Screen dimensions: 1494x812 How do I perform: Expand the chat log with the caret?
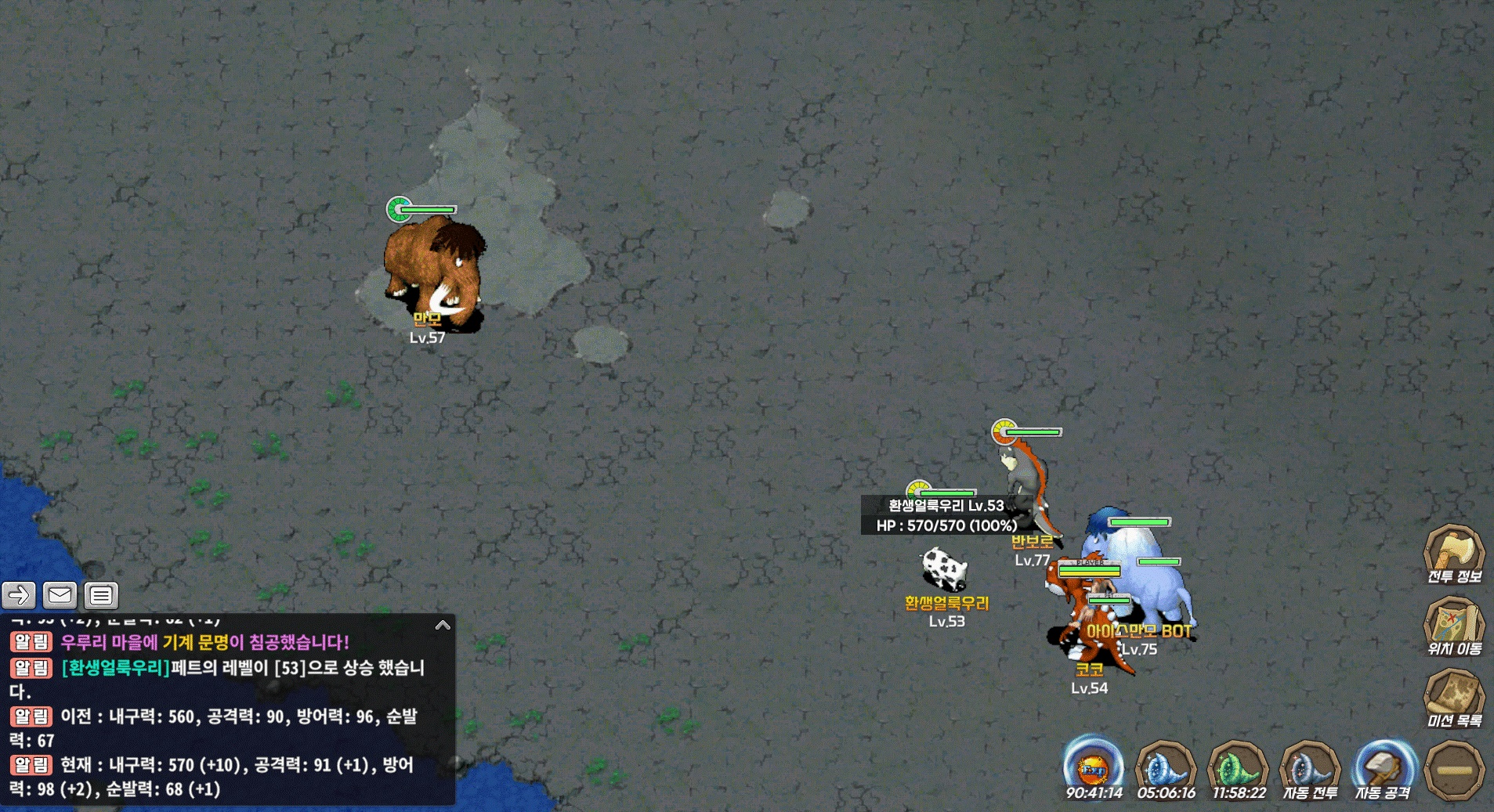coord(443,625)
